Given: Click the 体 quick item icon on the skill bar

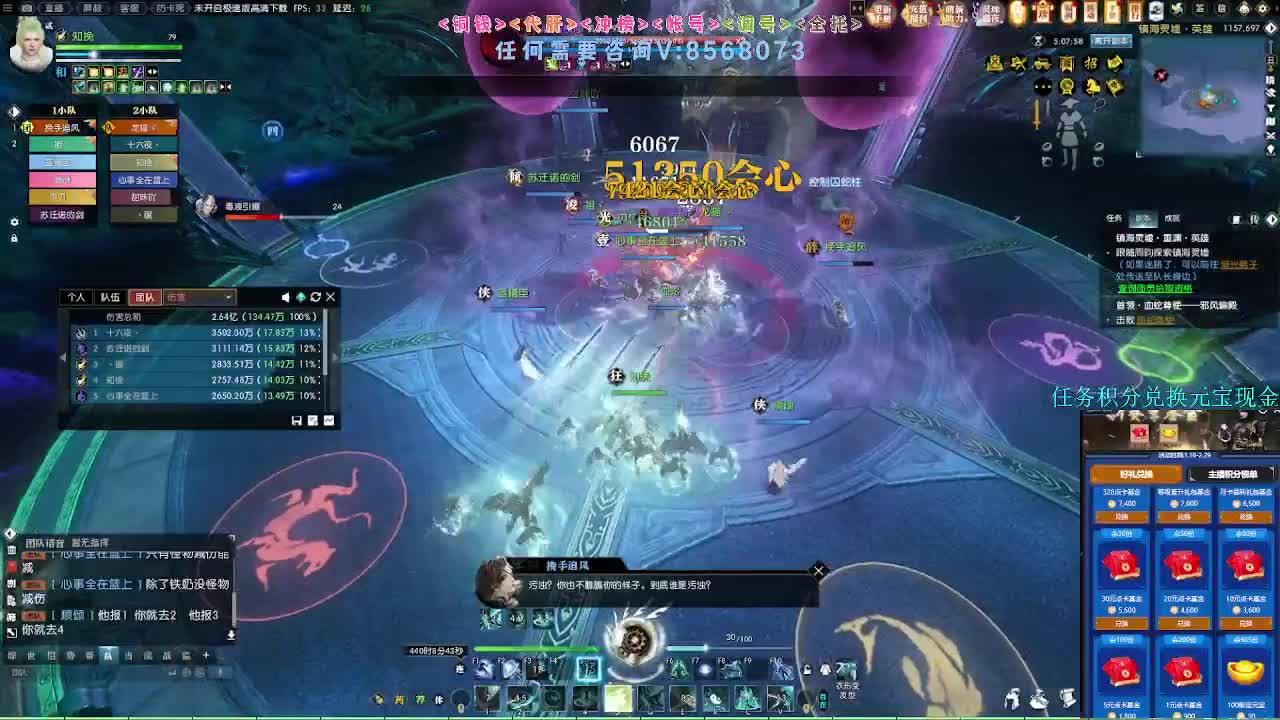Looking at the screenshot, I should point(438,699).
